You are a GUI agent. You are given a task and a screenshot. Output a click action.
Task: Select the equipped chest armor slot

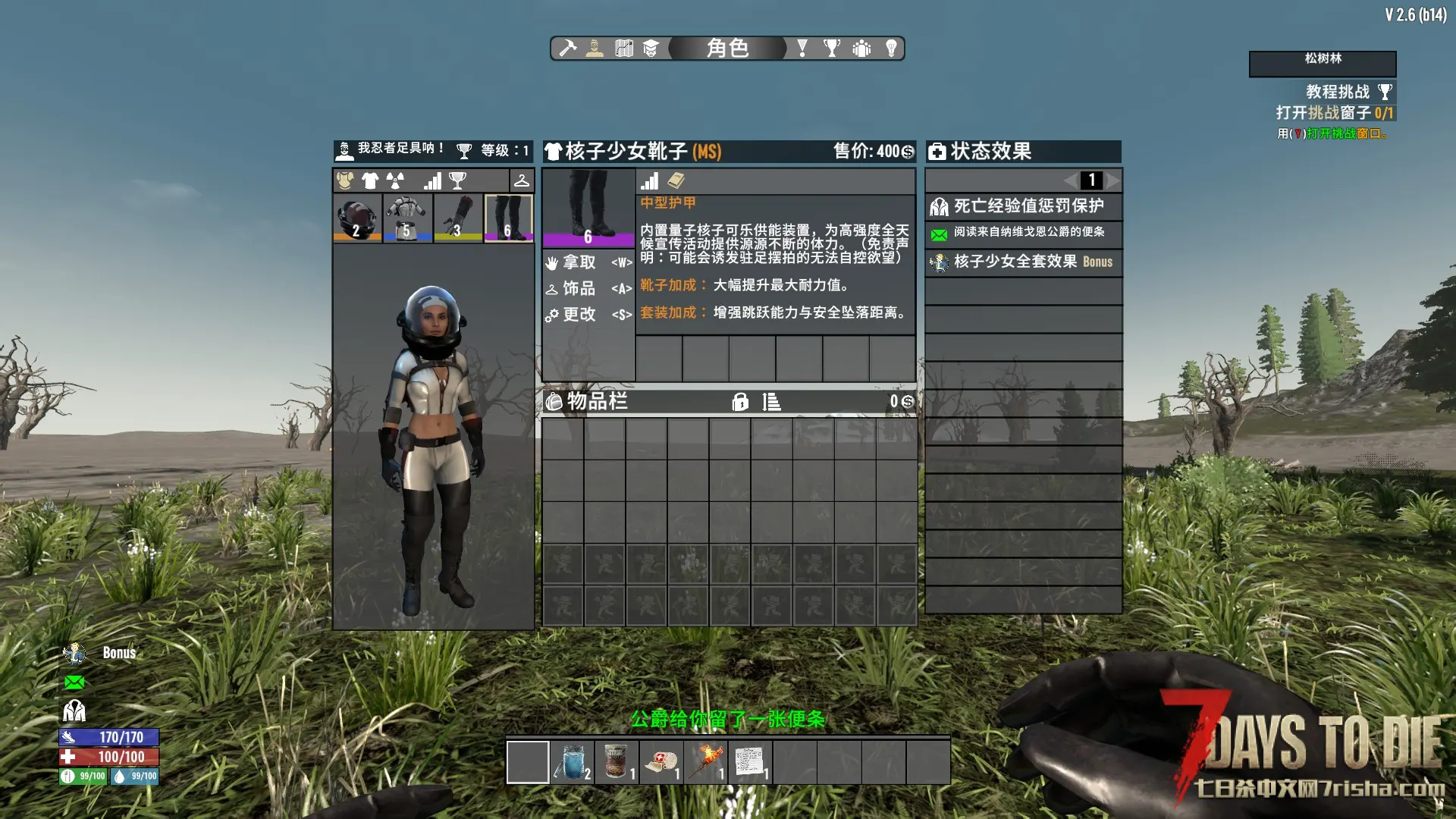point(407,218)
